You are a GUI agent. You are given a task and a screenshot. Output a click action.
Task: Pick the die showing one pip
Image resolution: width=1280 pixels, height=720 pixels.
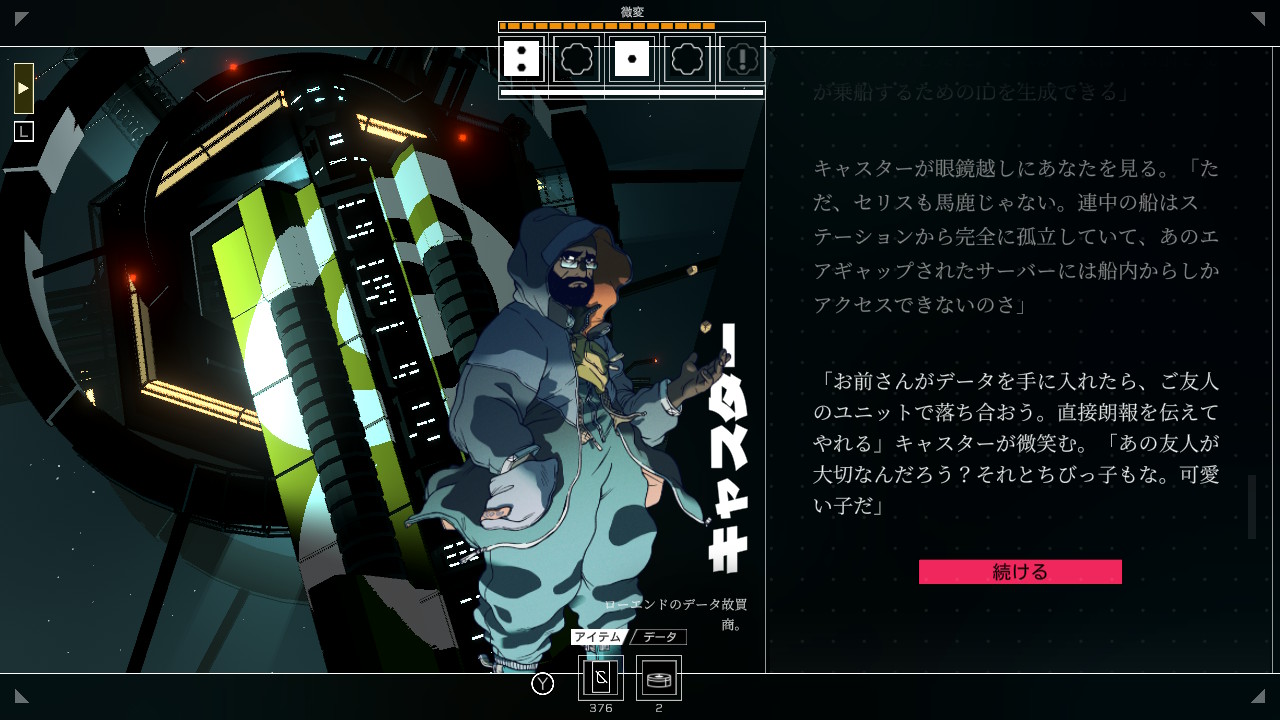click(x=632, y=59)
